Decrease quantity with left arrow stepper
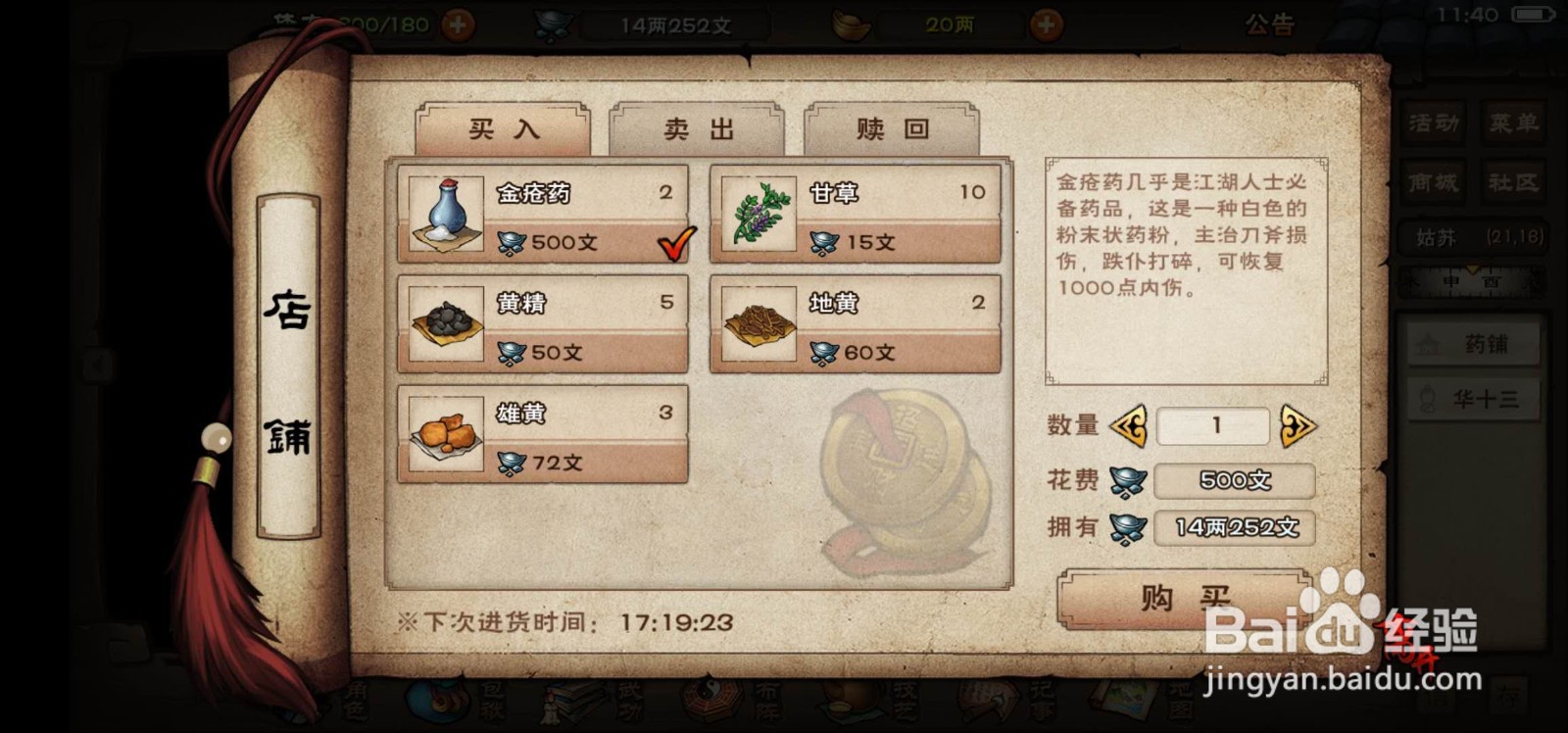The image size is (1568, 733). 1130,425
